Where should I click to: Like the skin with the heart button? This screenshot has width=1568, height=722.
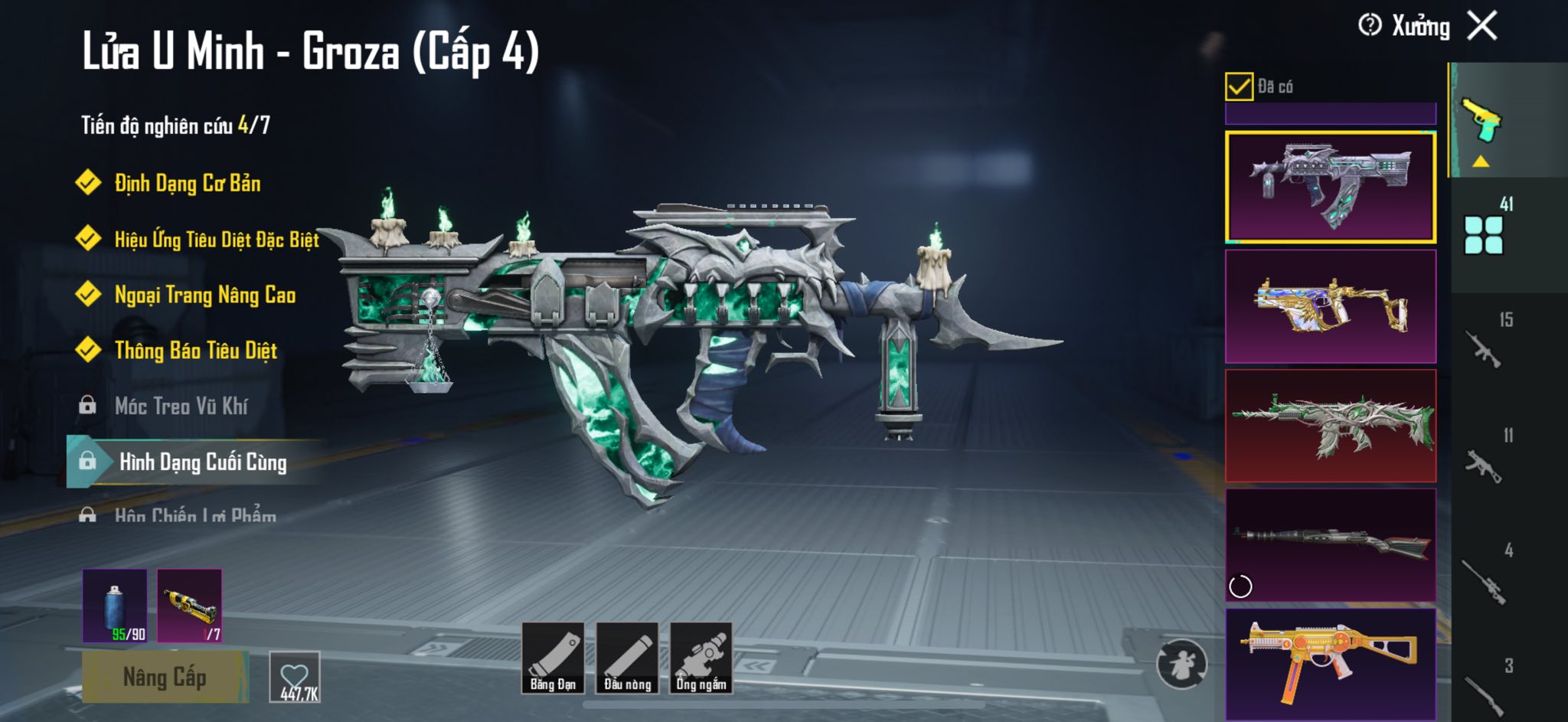(295, 677)
